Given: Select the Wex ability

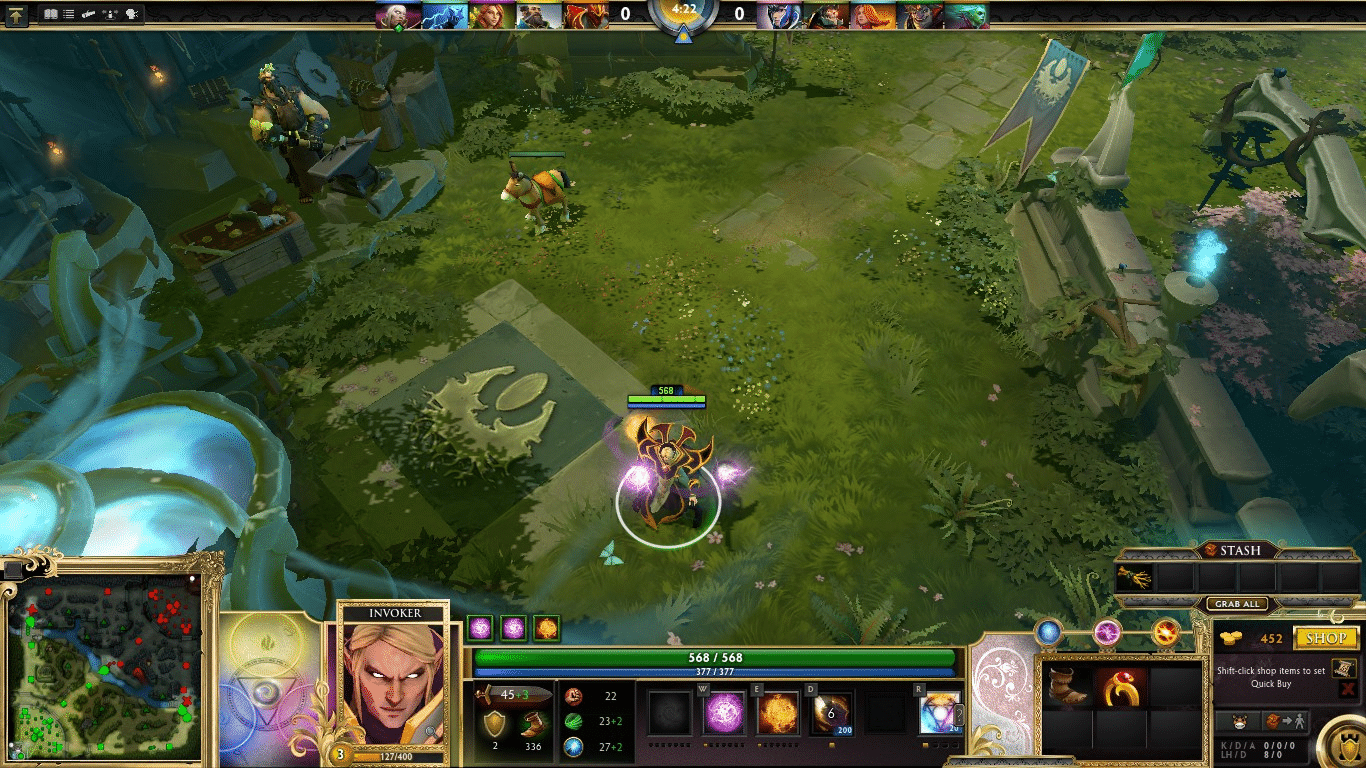Looking at the screenshot, I should [x=723, y=712].
